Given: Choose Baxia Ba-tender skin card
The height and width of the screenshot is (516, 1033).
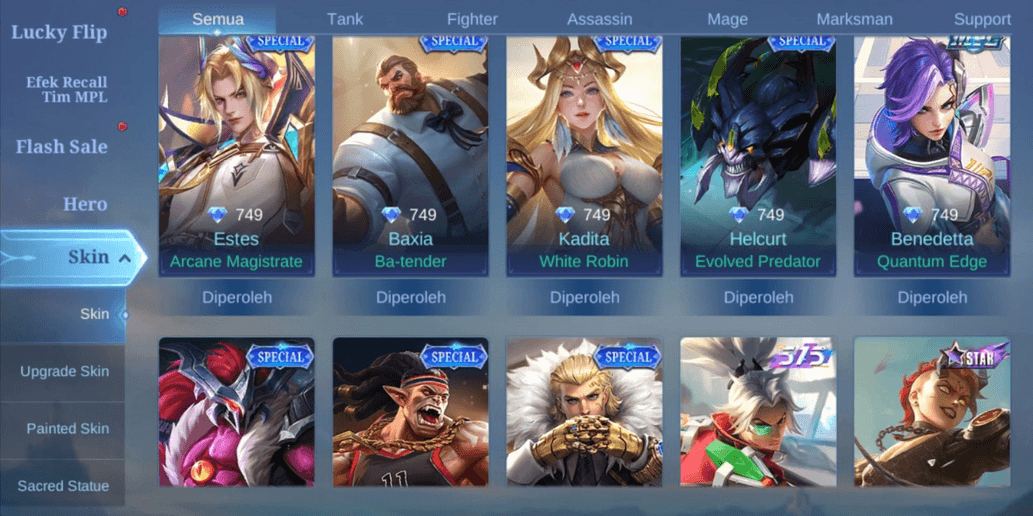Looking at the screenshot, I should (x=410, y=155).
